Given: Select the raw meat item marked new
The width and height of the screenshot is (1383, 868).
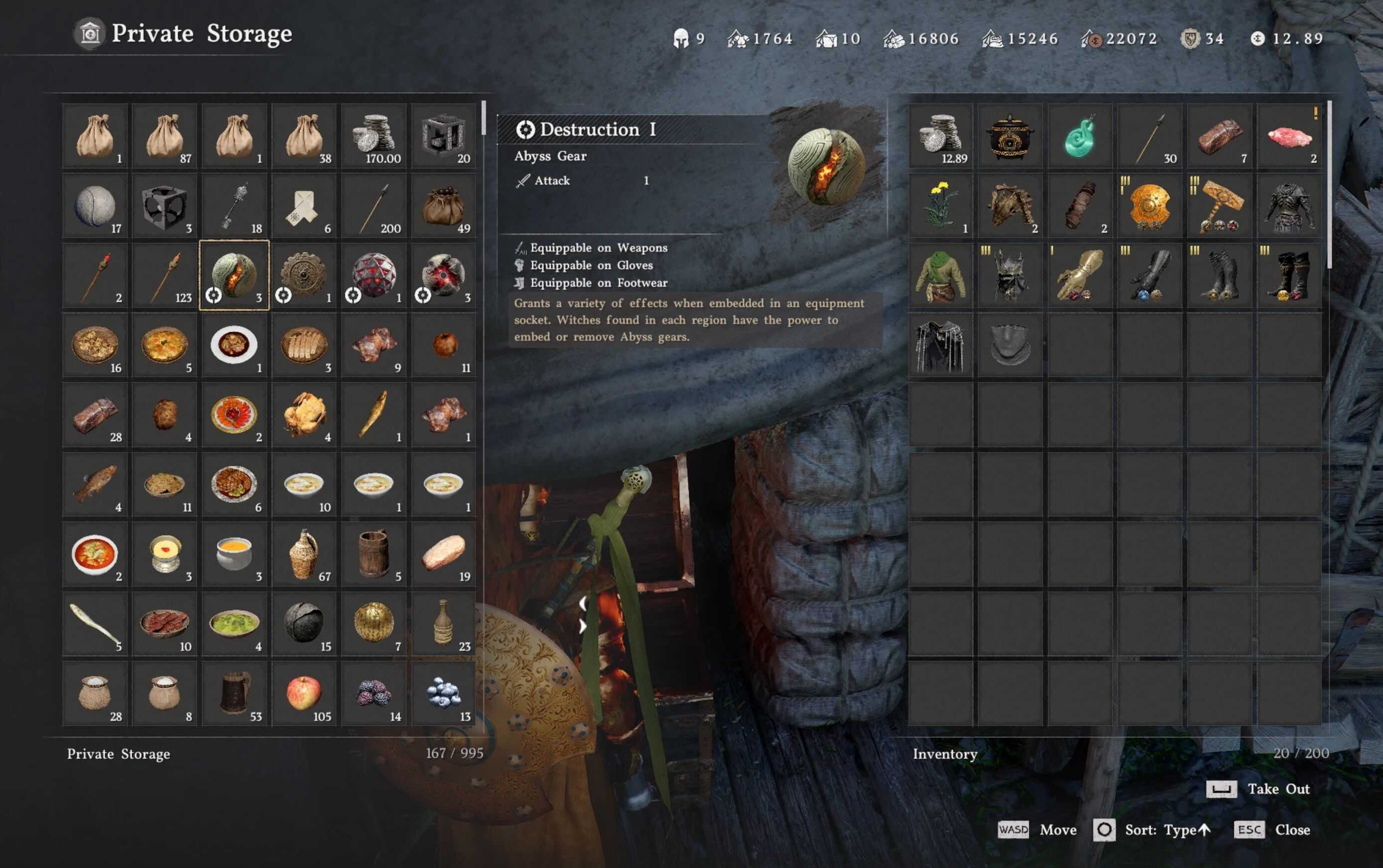Looking at the screenshot, I should click(1289, 136).
